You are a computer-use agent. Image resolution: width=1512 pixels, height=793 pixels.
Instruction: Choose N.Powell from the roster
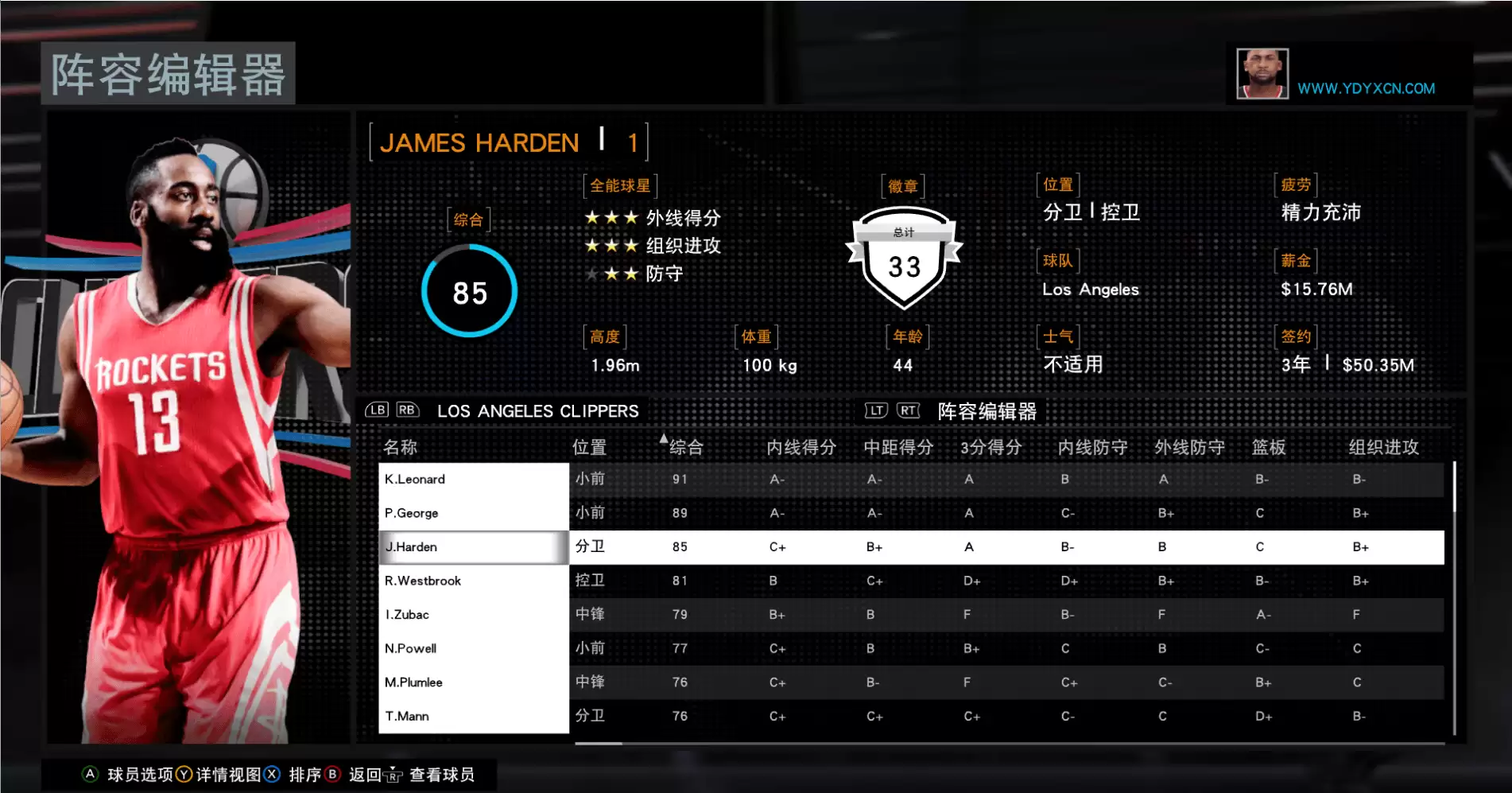point(474,648)
